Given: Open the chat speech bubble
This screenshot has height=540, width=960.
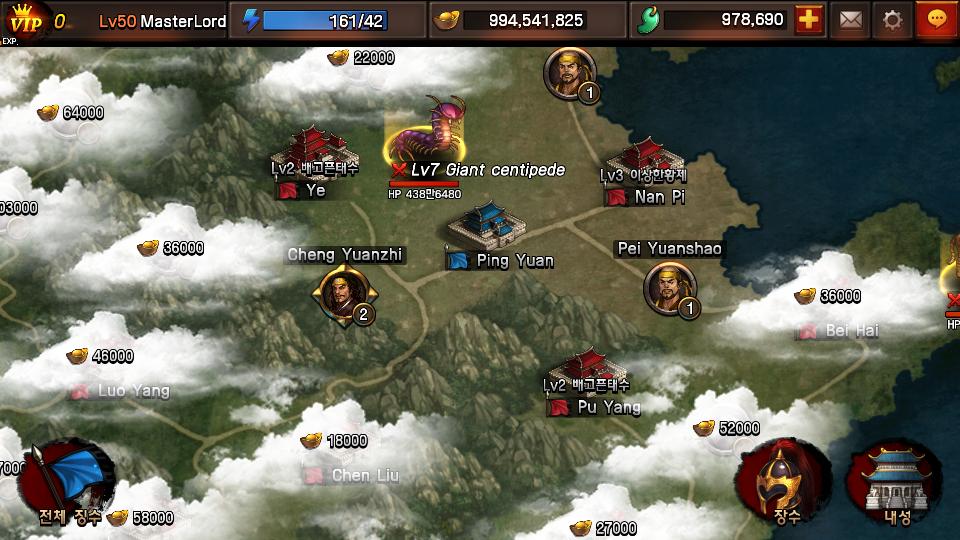Looking at the screenshot, I should [937, 20].
